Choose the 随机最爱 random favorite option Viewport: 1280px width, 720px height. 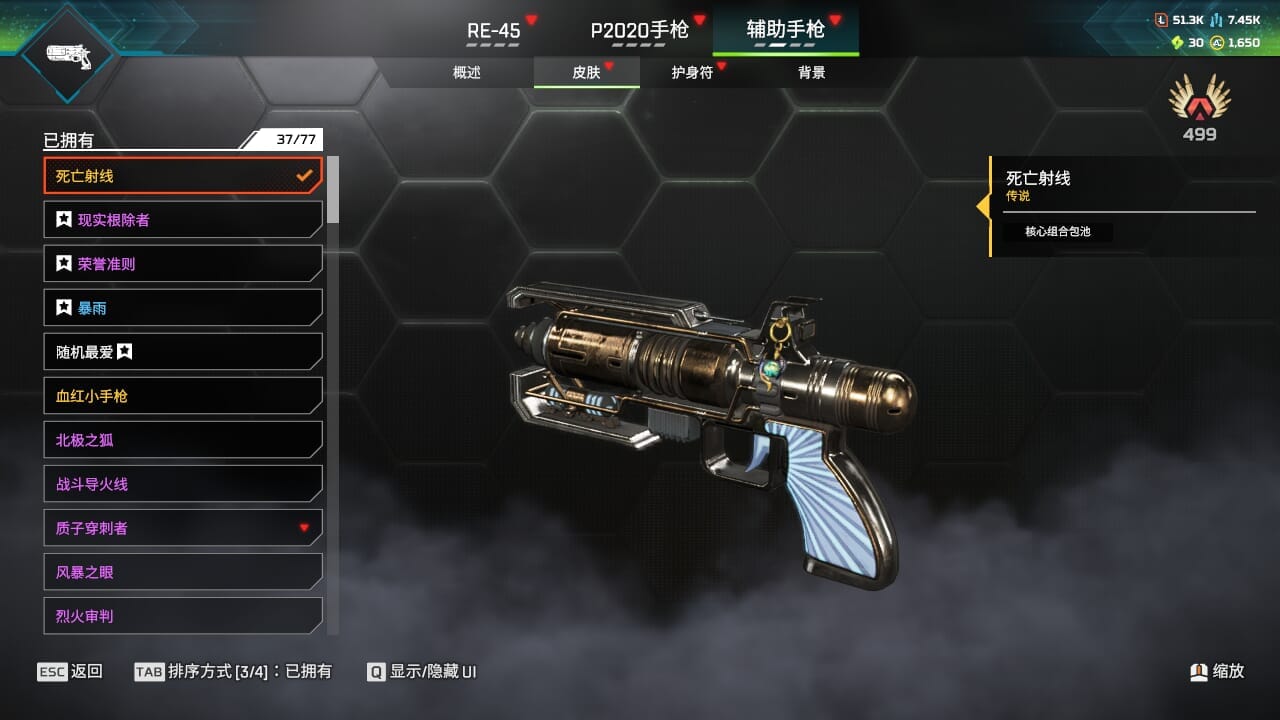pyautogui.click(x=183, y=352)
